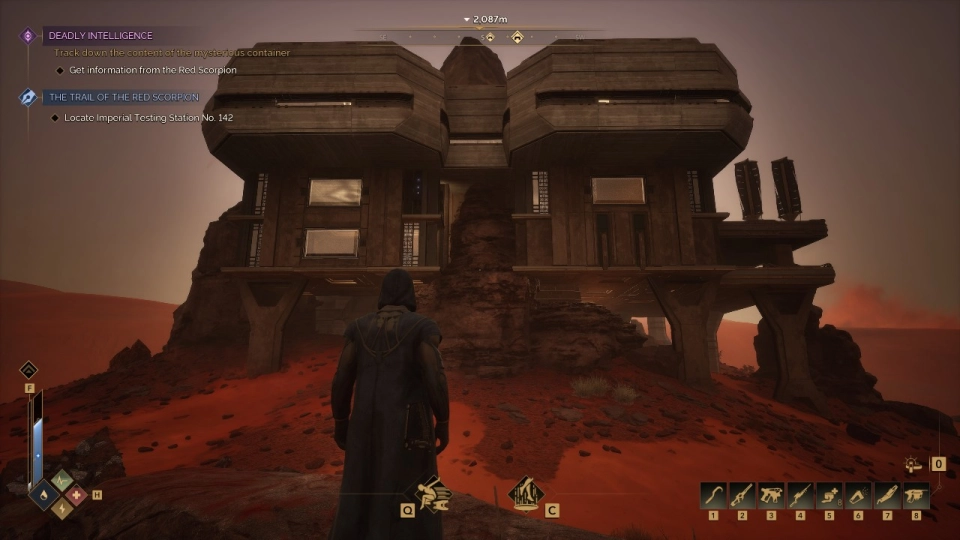Equip the cutting tool in hotbar slot 7
Image resolution: width=960 pixels, height=540 pixels.
887,494
